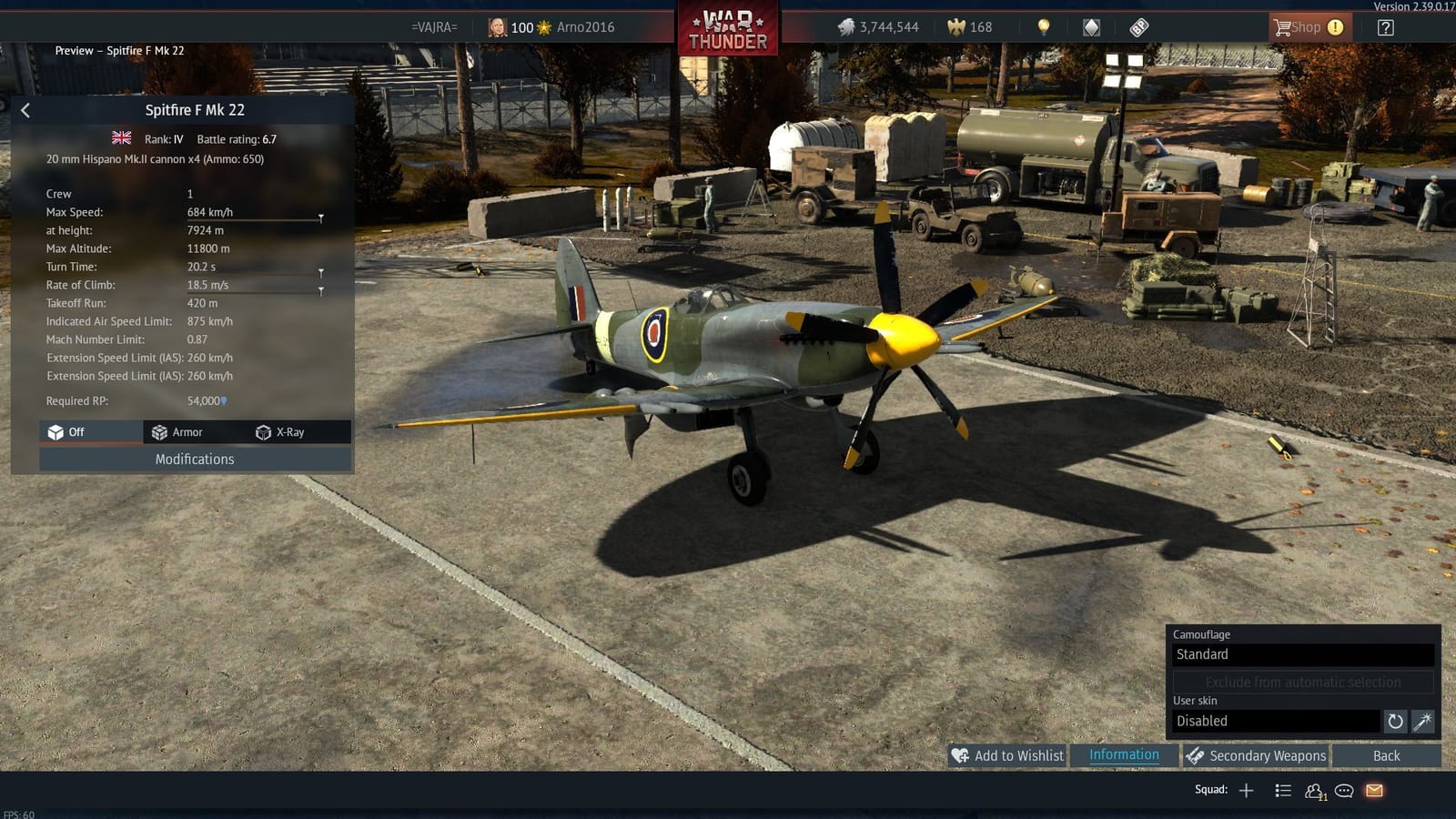
Task: Open the User skin Disabled dropdown
Action: pos(1276,721)
